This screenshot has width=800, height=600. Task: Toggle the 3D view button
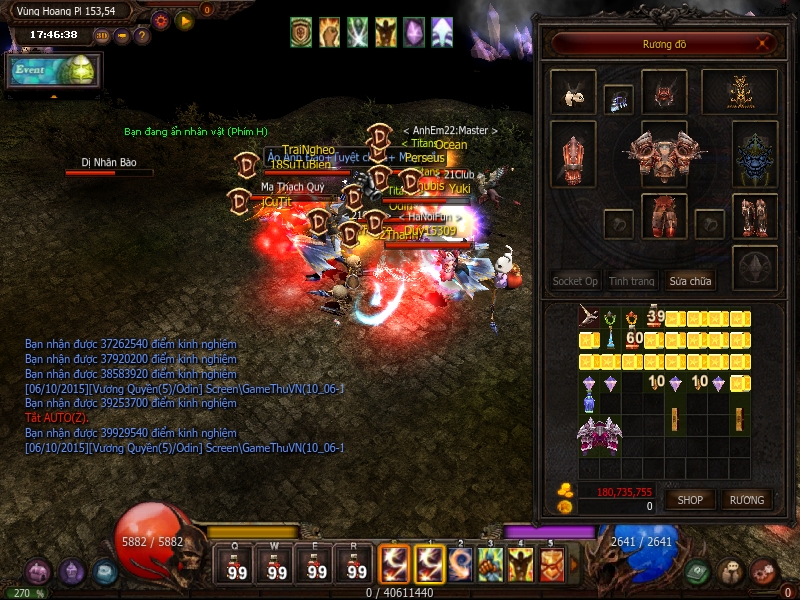pos(102,36)
